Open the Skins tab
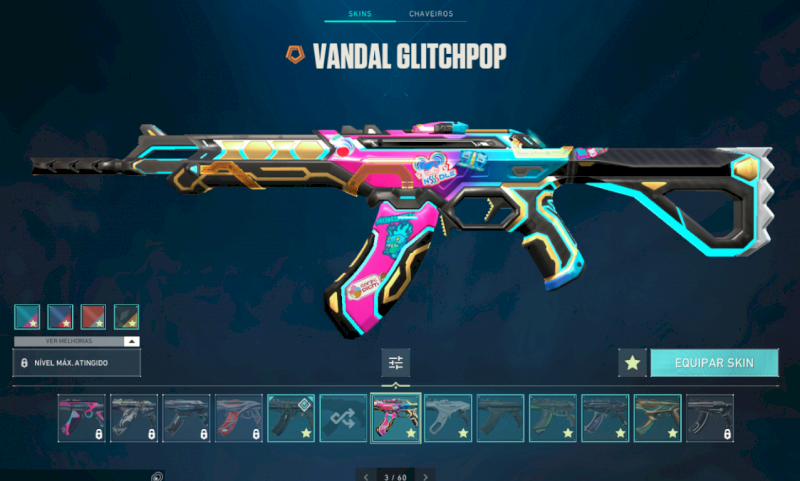This screenshot has height=481, width=800. (x=360, y=14)
